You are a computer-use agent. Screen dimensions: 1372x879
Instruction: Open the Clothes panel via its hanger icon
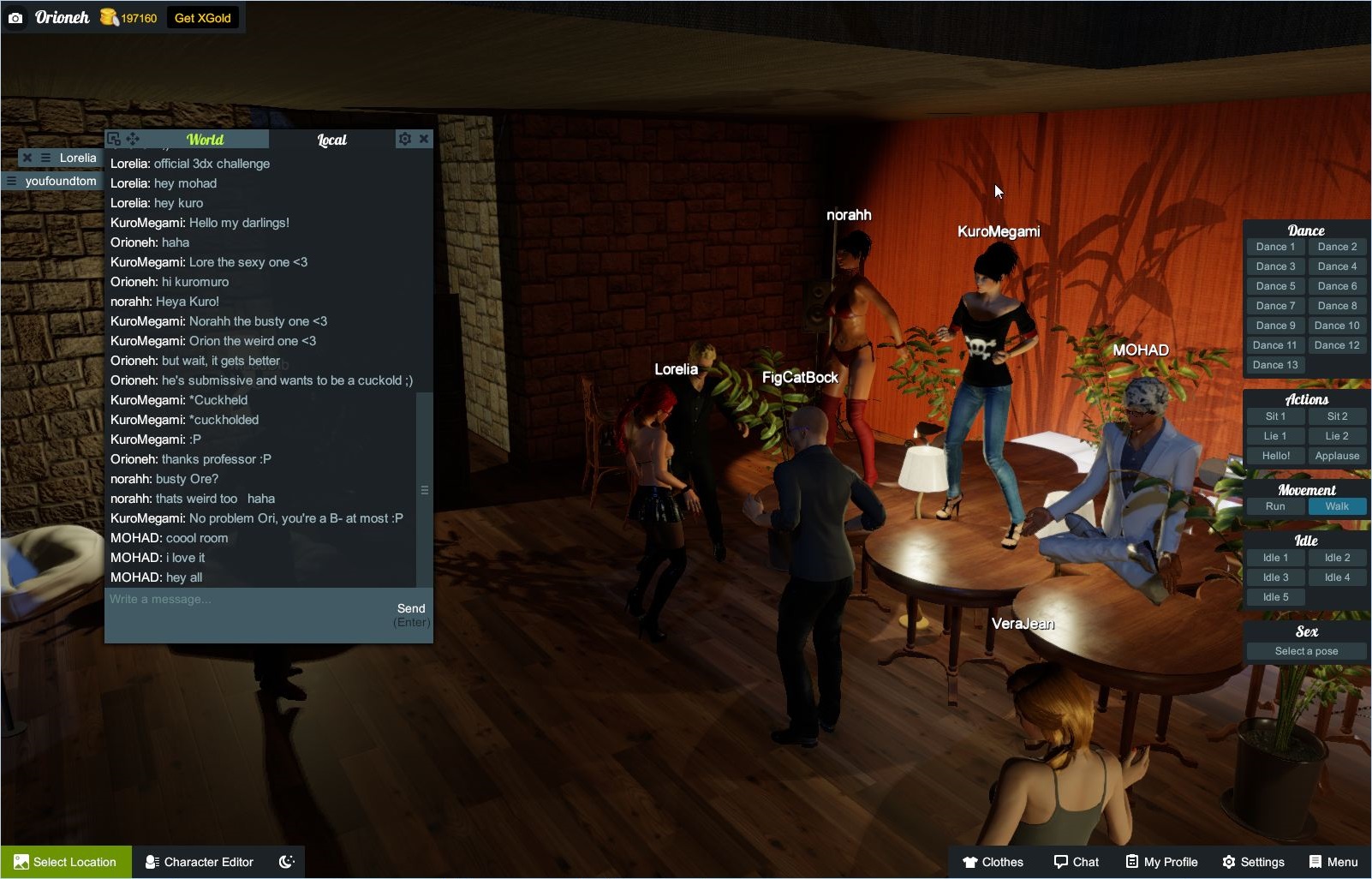[x=969, y=862]
